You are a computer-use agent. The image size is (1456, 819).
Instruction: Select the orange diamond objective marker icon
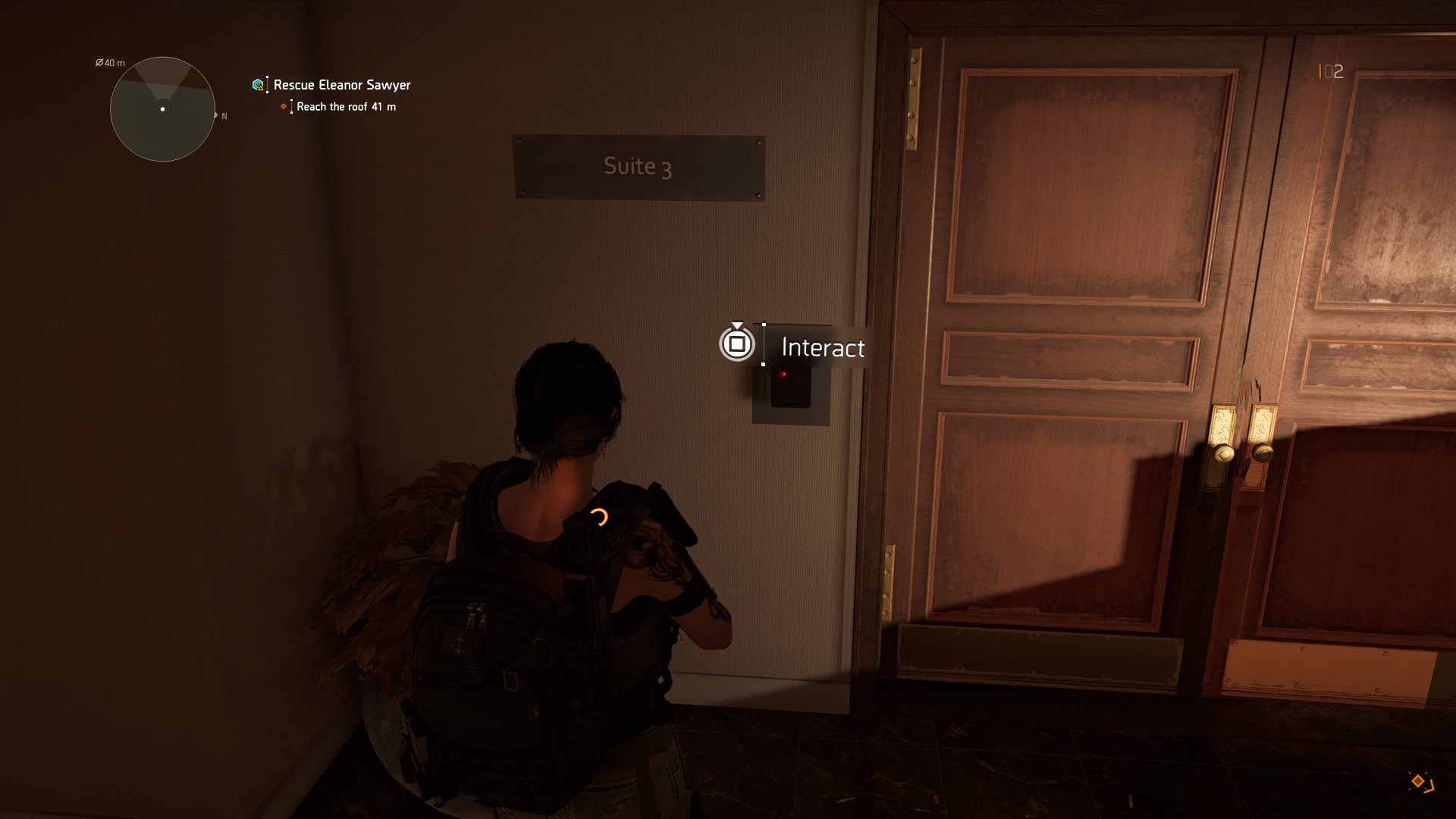pyautogui.click(x=284, y=107)
